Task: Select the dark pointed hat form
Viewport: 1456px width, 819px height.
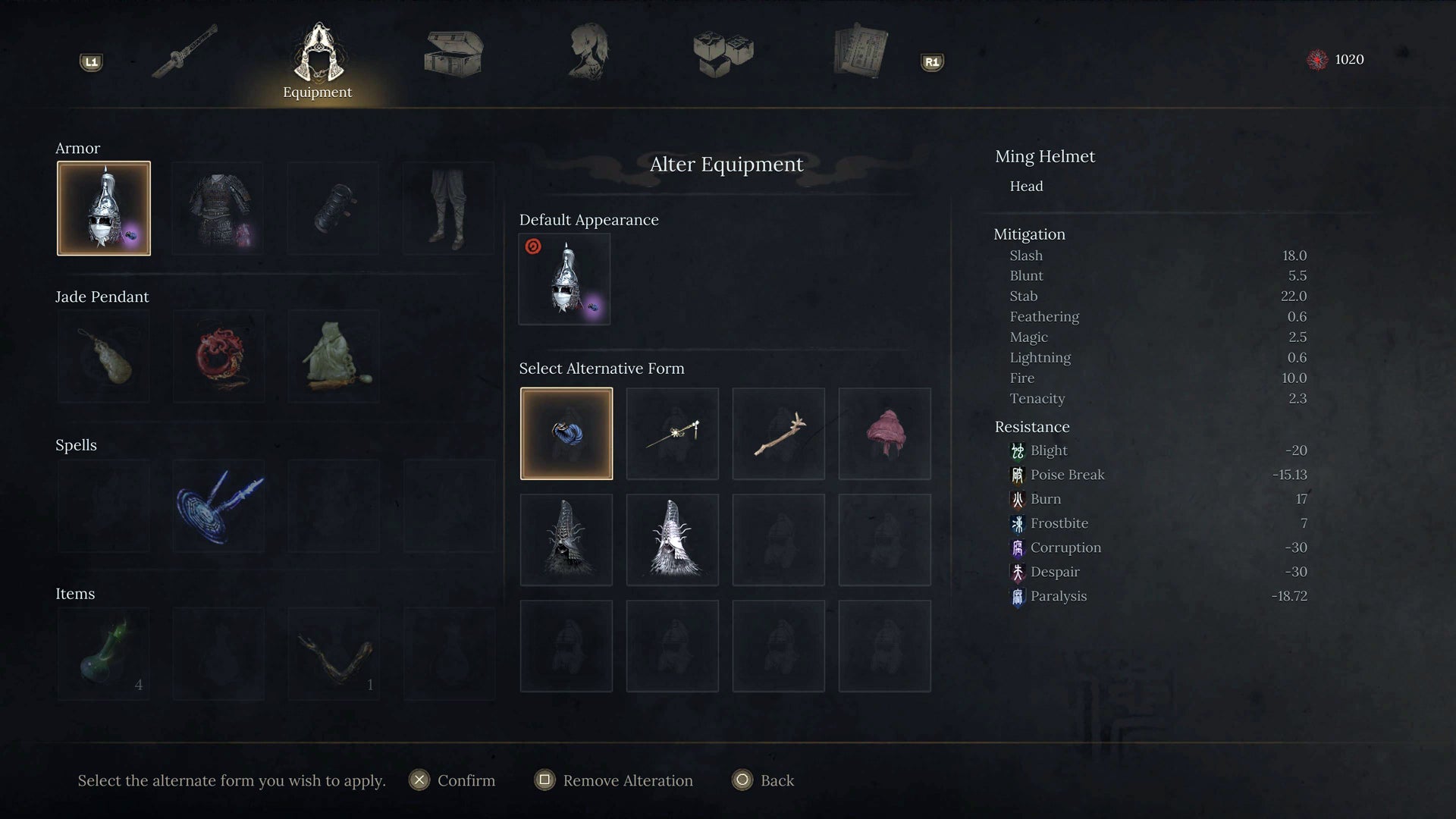Action: click(566, 540)
